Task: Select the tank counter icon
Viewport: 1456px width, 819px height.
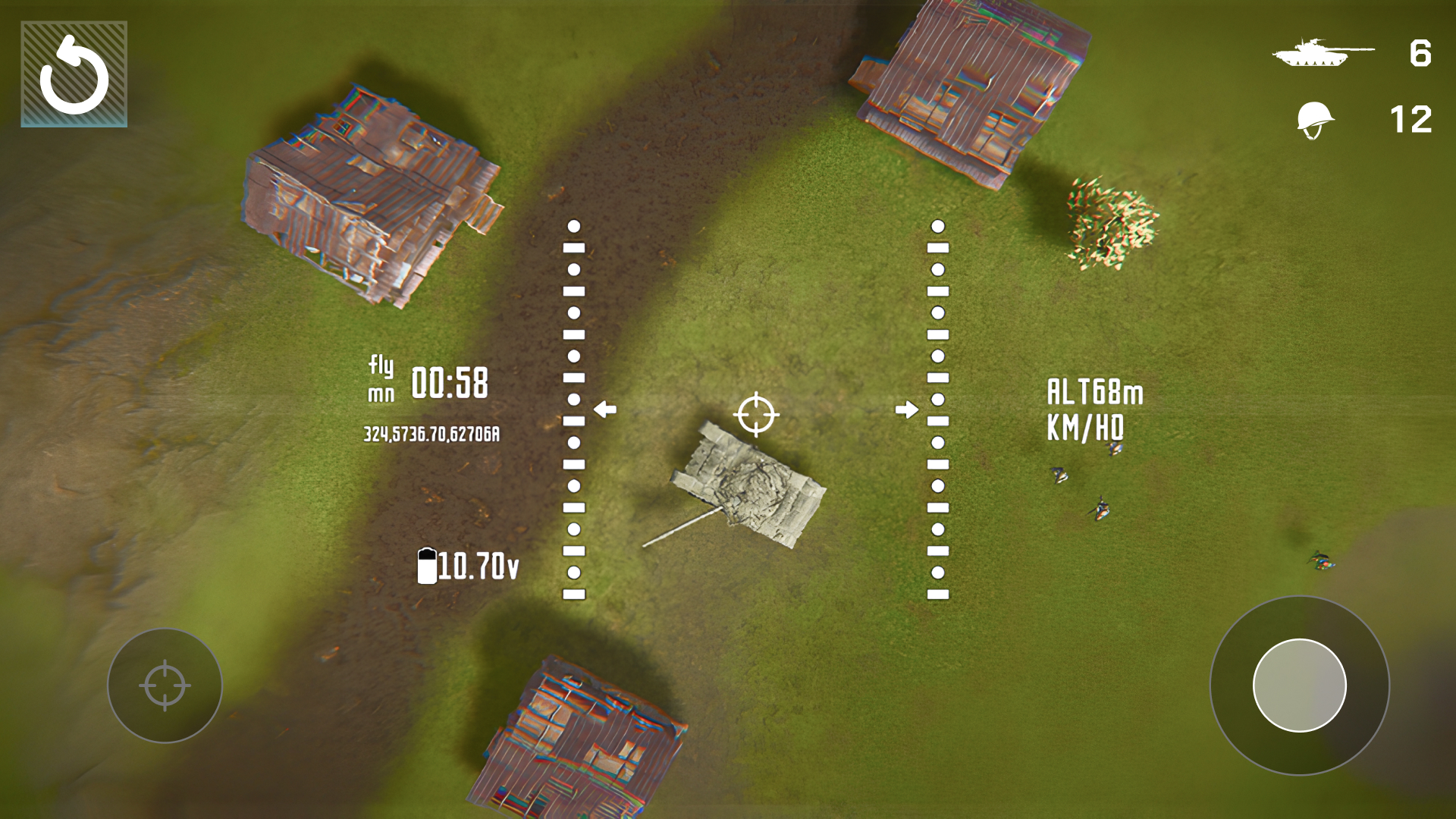Action: (1325, 52)
